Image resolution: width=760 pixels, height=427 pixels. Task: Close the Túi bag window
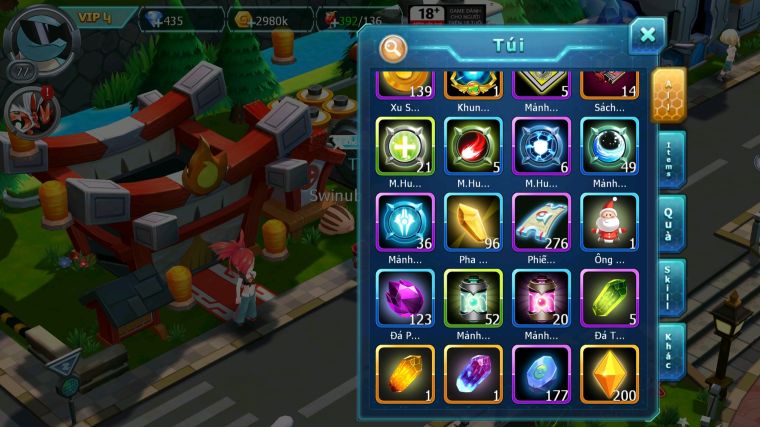click(647, 36)
